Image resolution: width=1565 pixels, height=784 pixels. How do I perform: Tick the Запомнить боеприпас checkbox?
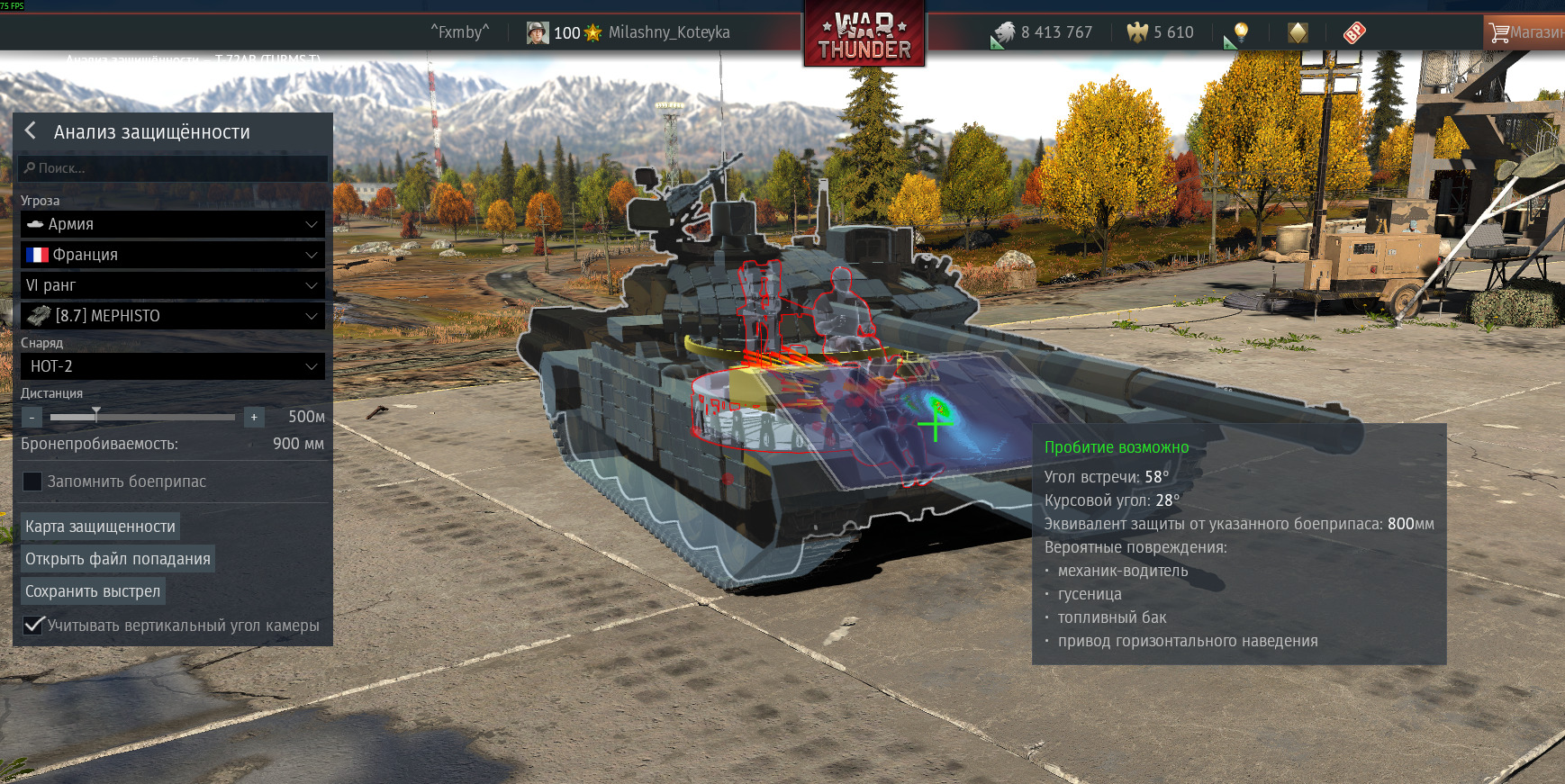coord(32,482)
